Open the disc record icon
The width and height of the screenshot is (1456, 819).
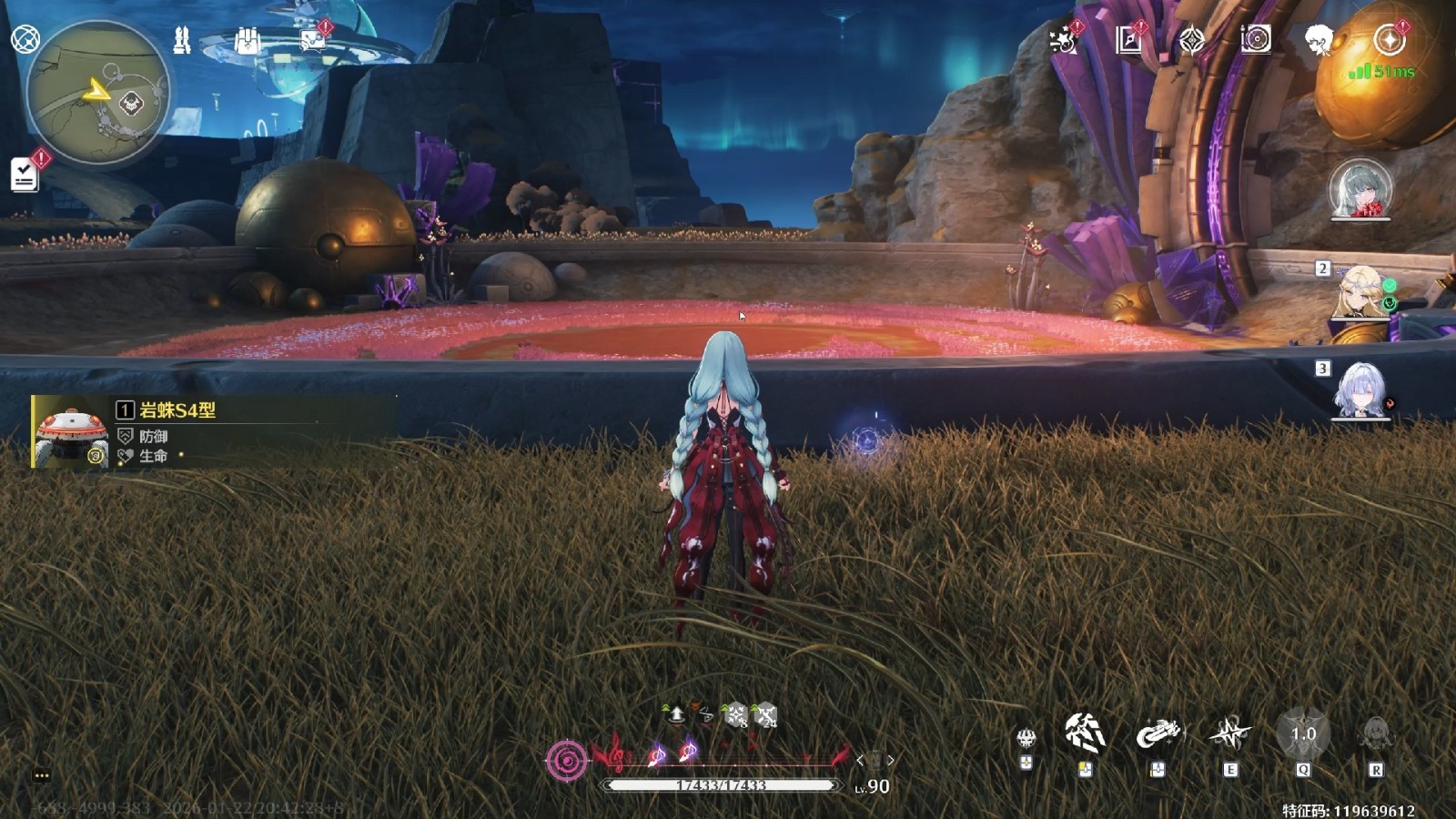click(x=1256, y=39)
